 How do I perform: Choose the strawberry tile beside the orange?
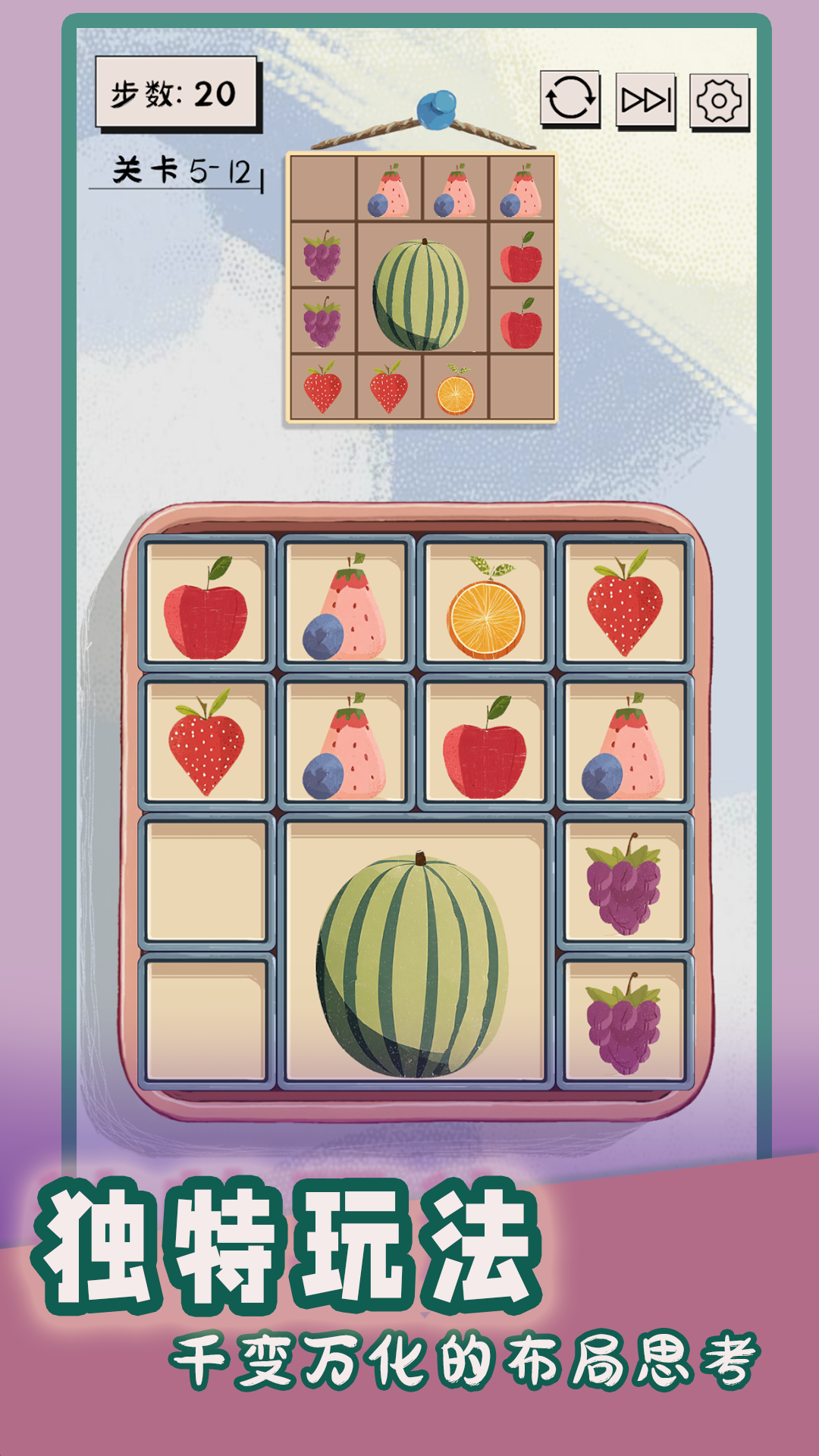tap(624, 603)
